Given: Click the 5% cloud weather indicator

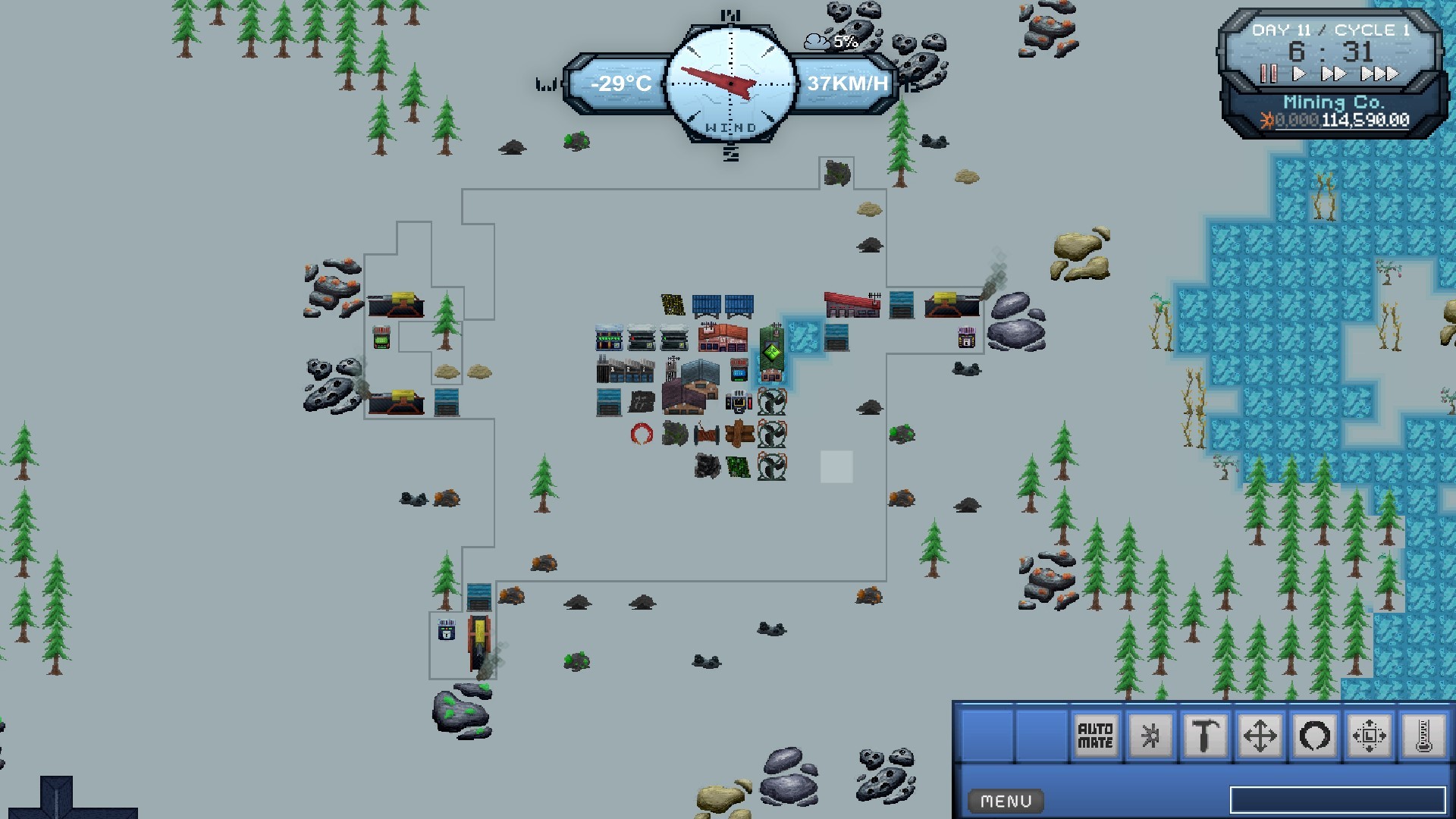Looking at the screenshot, I should click(x=830, y=42).
